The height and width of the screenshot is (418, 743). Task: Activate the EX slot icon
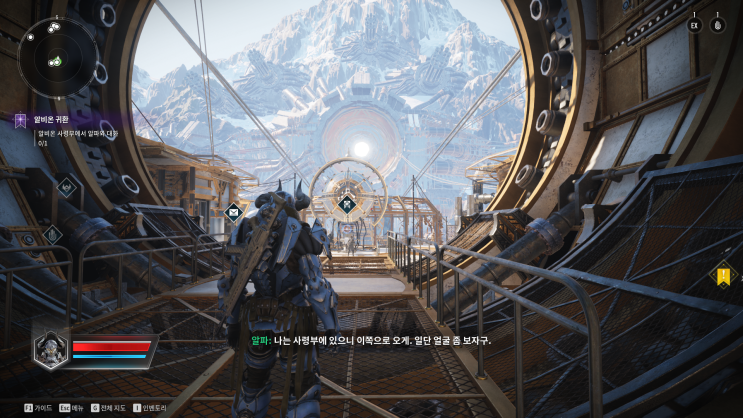coord(694,25)
